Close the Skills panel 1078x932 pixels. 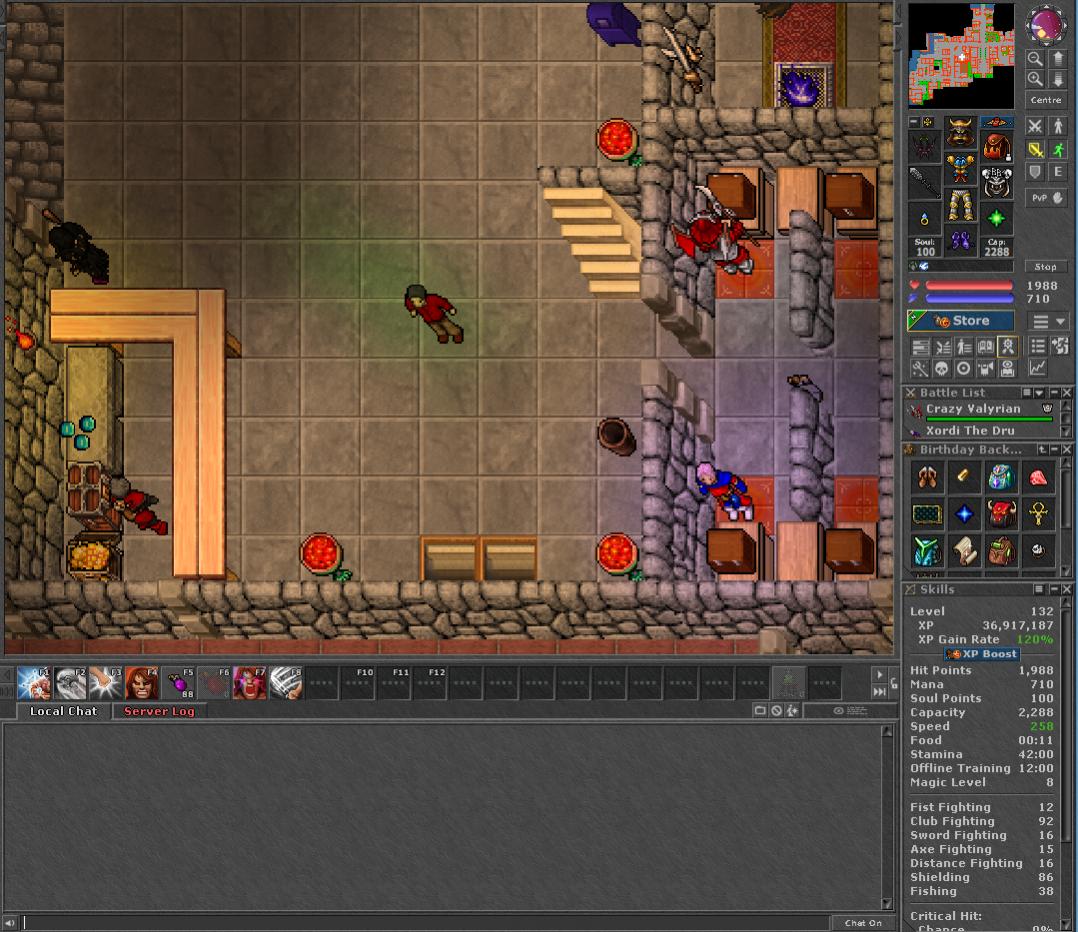click(1067, 589)
